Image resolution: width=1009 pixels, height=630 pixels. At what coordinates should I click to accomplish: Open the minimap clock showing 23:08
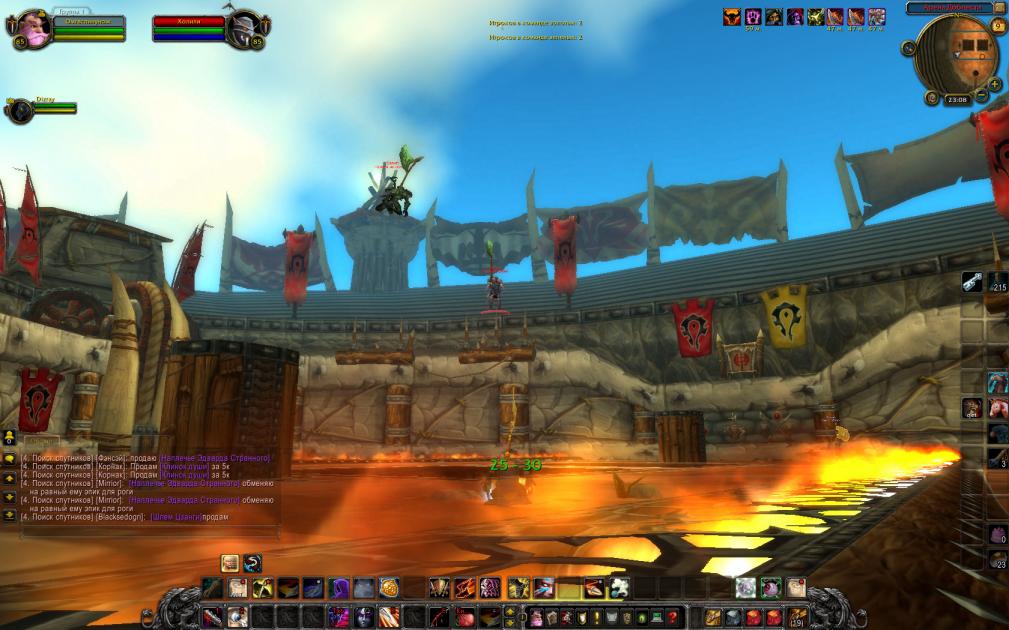tap(957, 100)
